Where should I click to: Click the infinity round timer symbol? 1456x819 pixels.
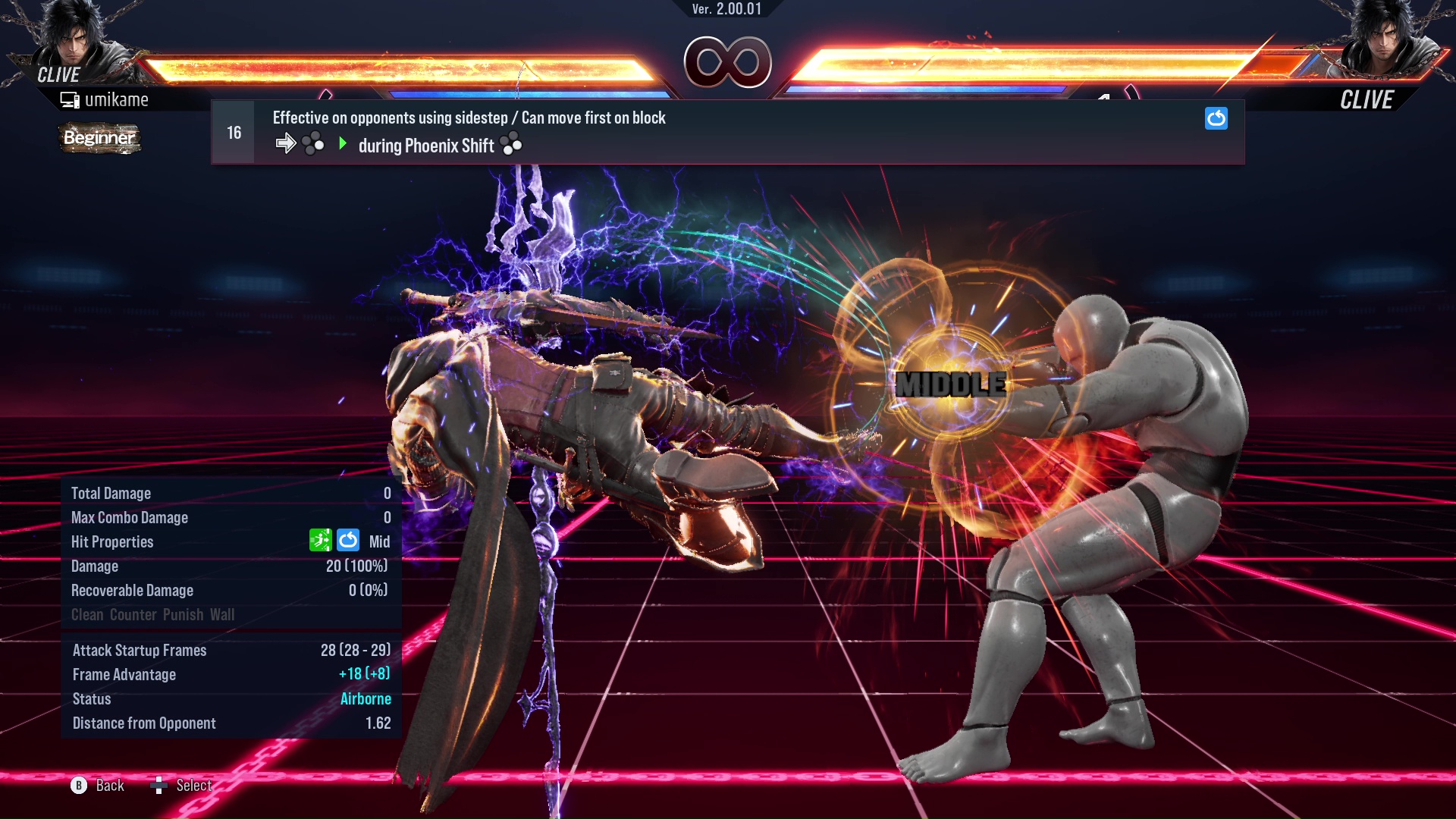click(729, 63)
